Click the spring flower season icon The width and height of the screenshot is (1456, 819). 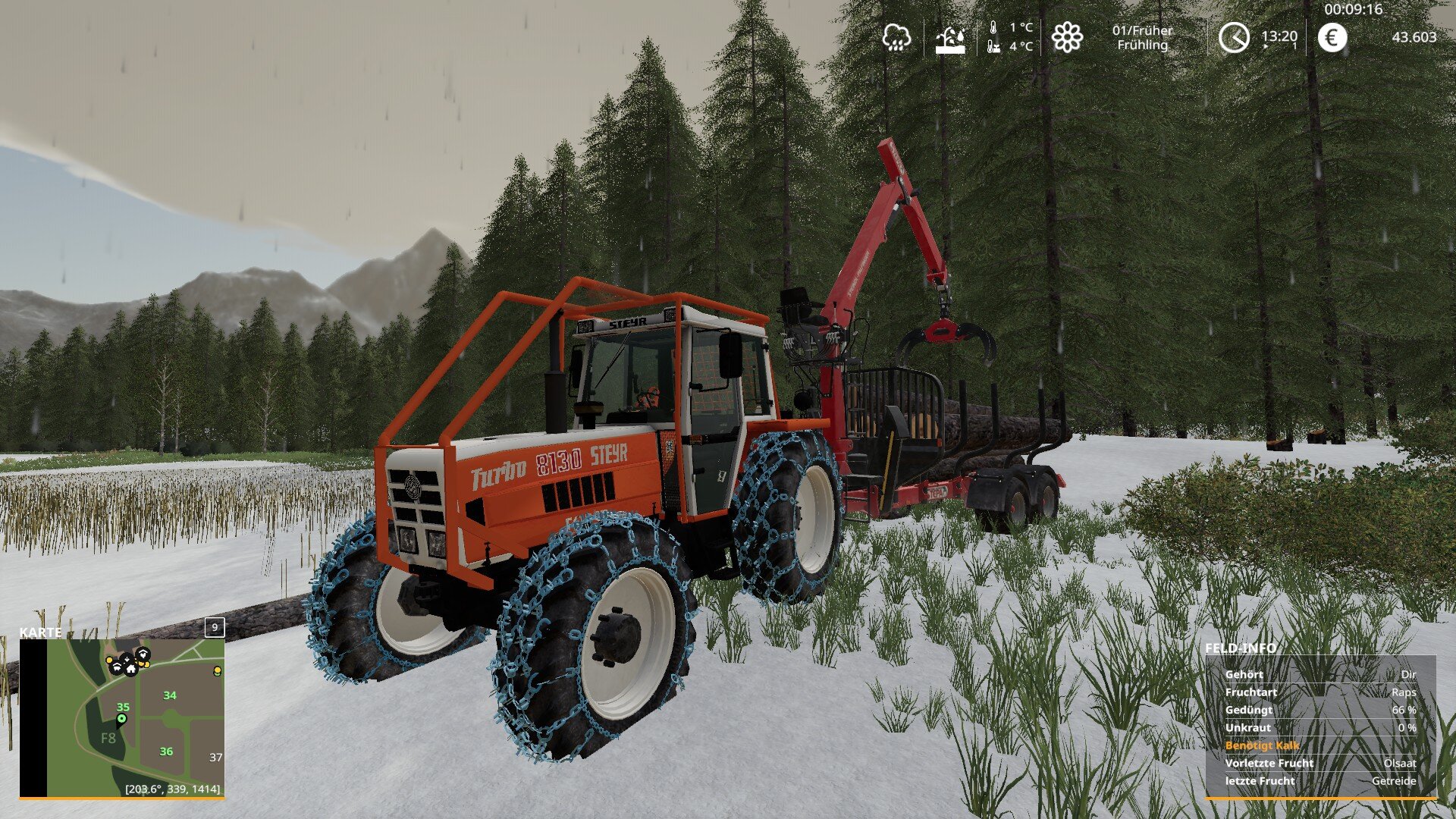(x=1067, y=37)
